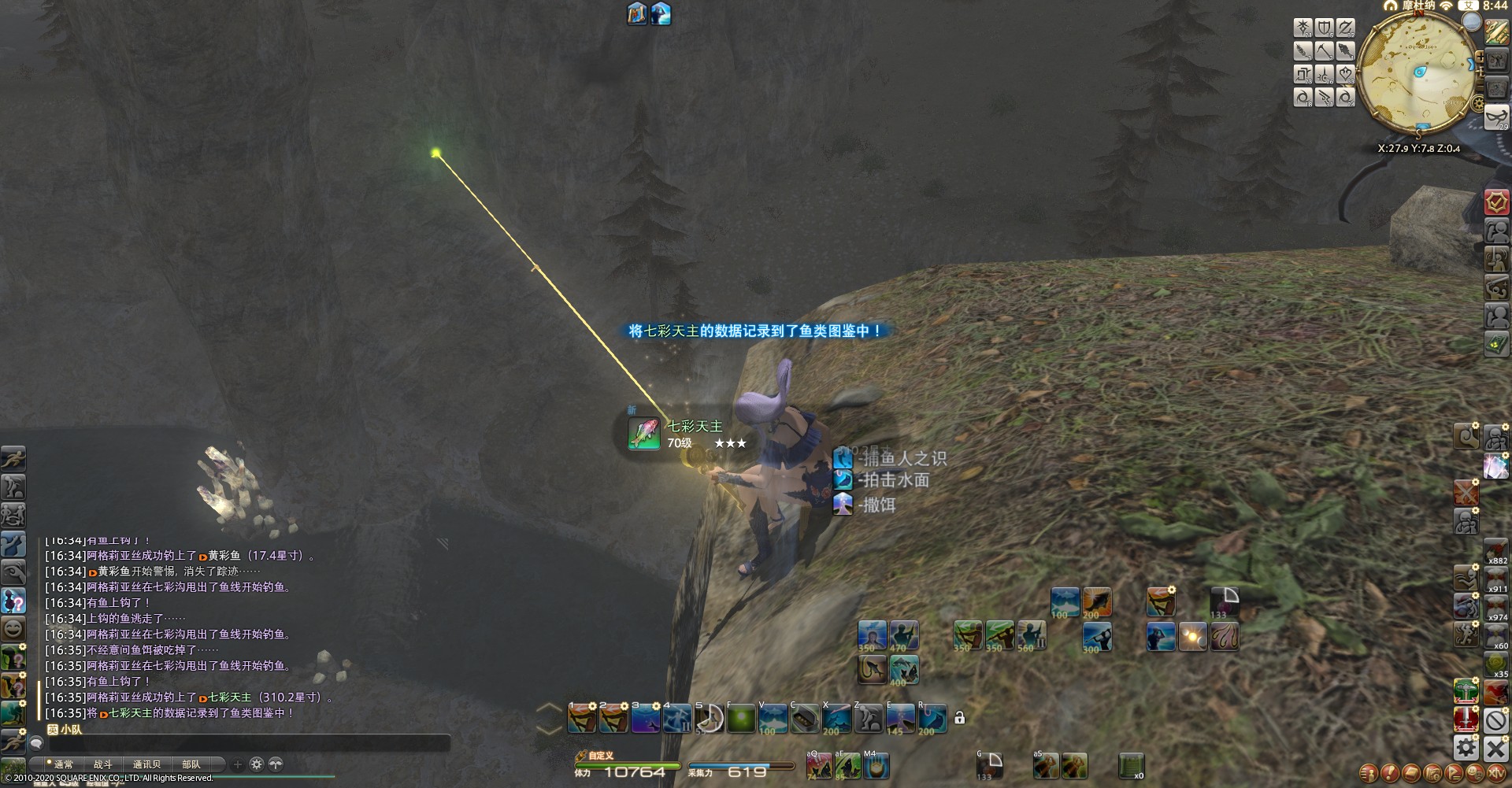Screen dimensions: 1512x788
Task: Open the 通讯贝 chat tab
Action: point(146,764)
